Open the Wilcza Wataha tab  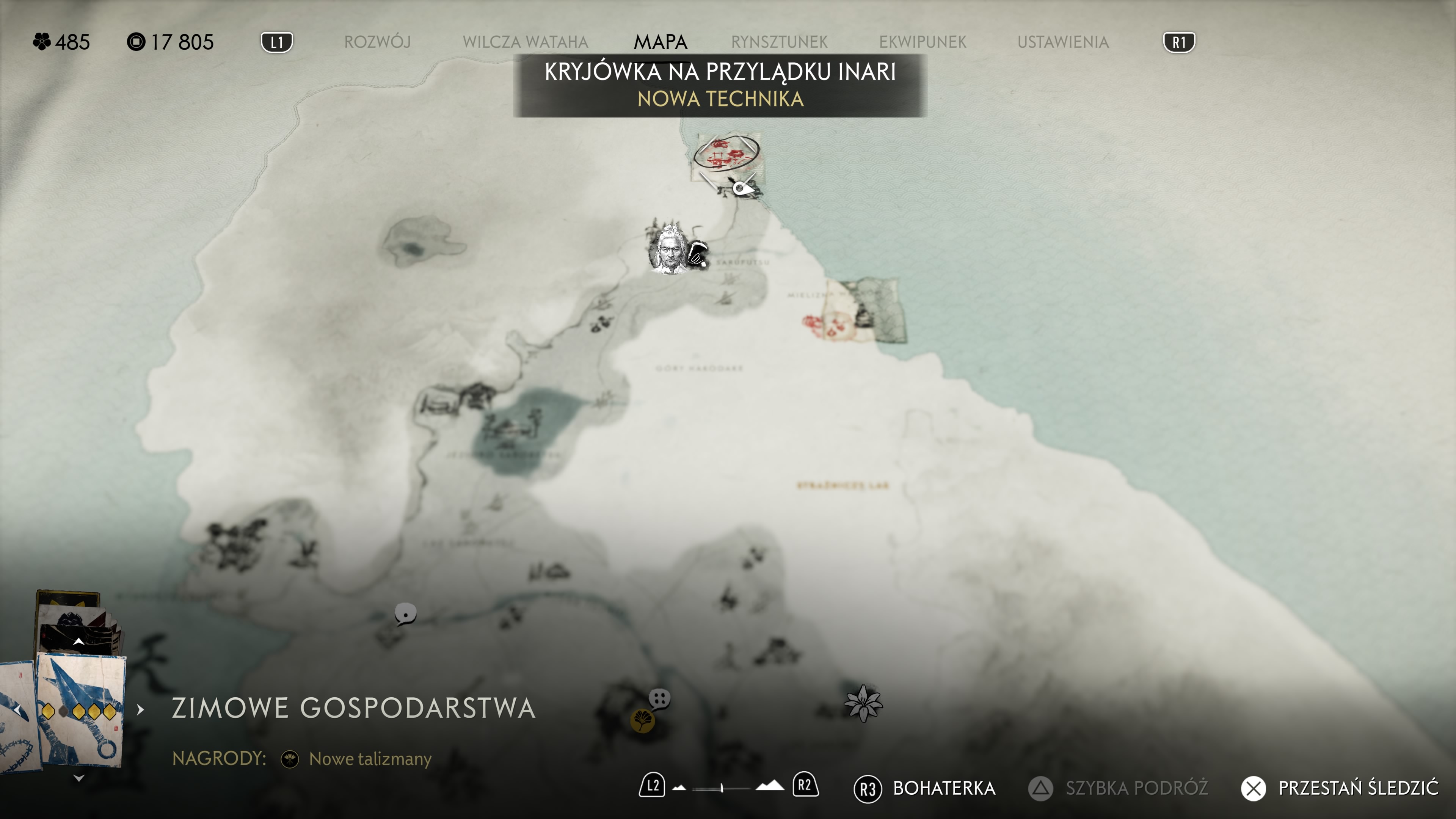pos(525,42)
